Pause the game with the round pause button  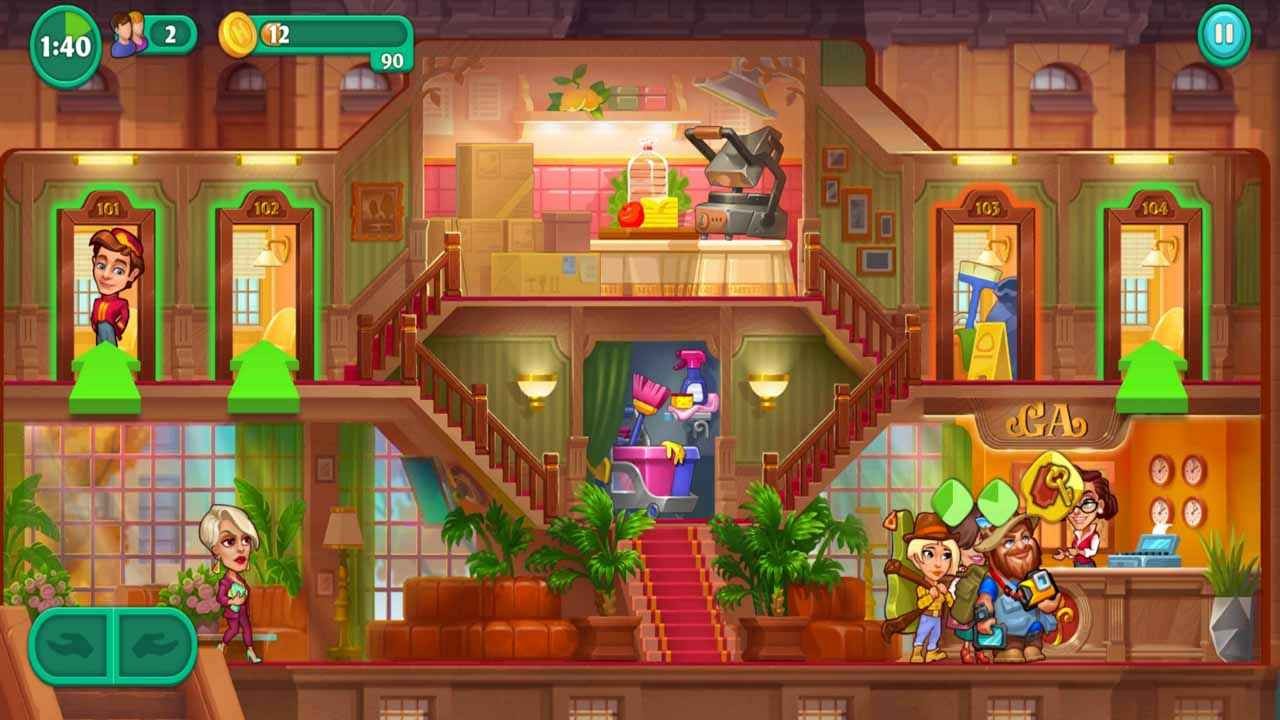(1223, 35)
